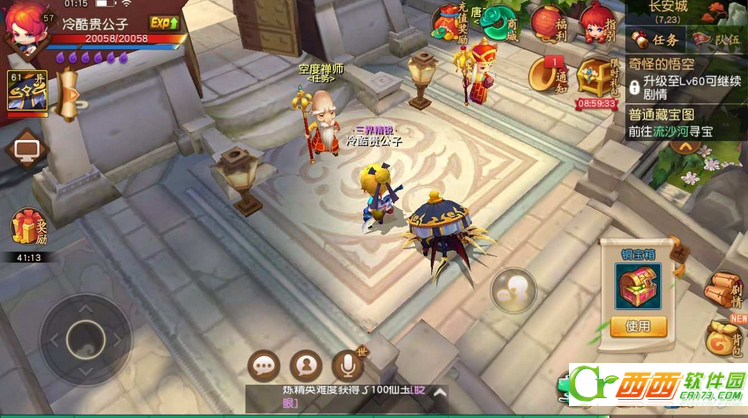748x418 pixels.
Task: Click the Exp boost button
Action: (163, 22)
